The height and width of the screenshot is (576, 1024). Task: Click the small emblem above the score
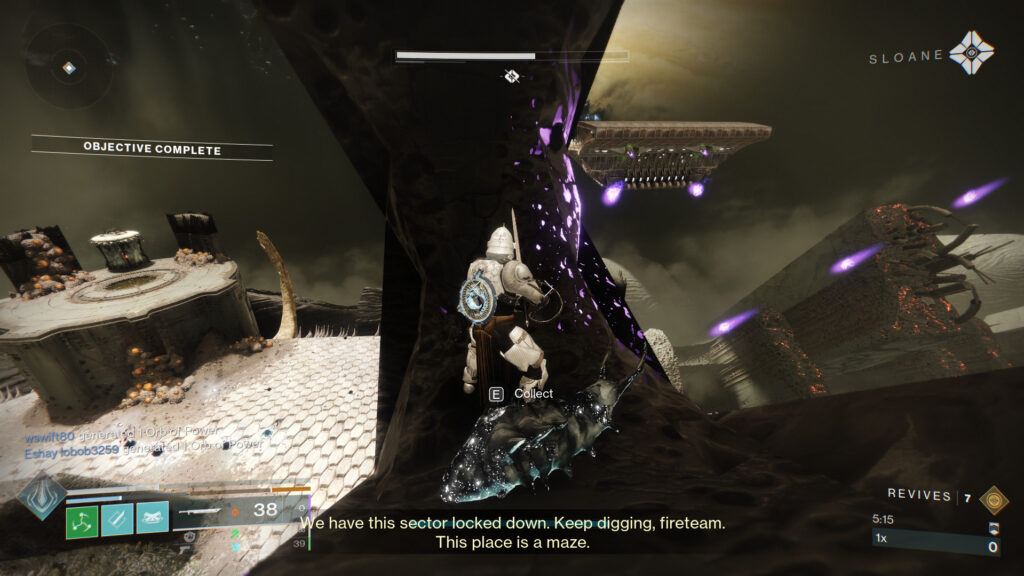pyautogui.click(x=993, y=529)
